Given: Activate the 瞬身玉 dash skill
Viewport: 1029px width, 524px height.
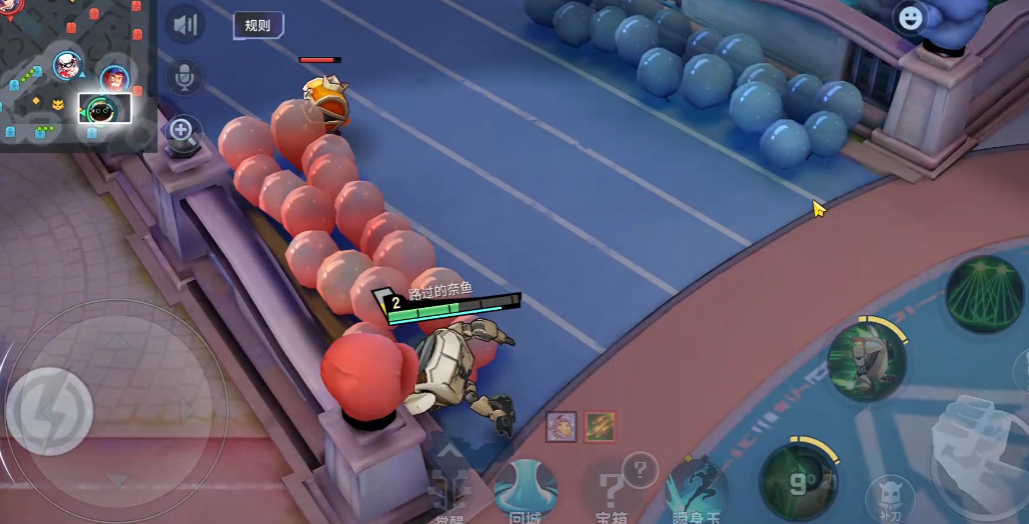Looking at the screenshot, I should pyautogui.click(x=697, y=492).
